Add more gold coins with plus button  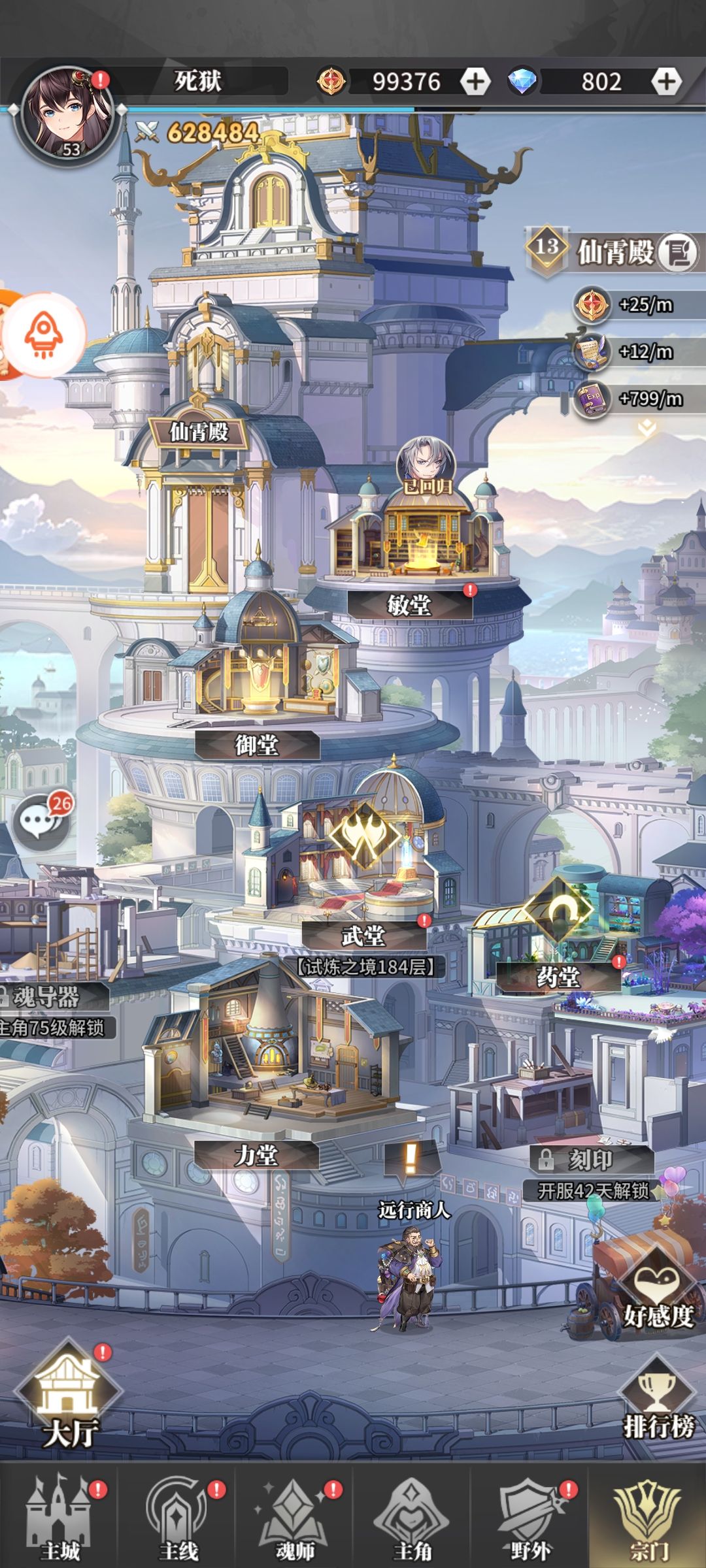pos(475,82)
